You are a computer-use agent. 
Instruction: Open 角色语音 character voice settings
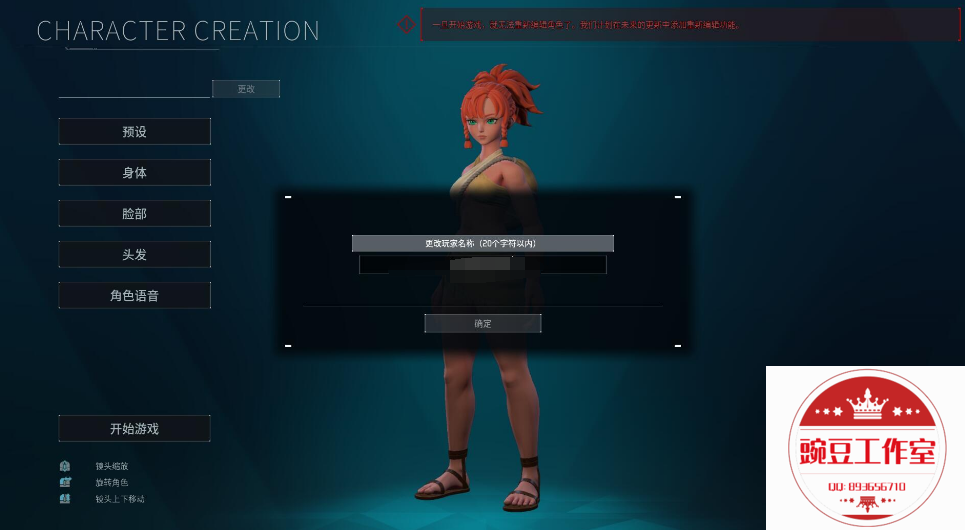pos(135,295)
